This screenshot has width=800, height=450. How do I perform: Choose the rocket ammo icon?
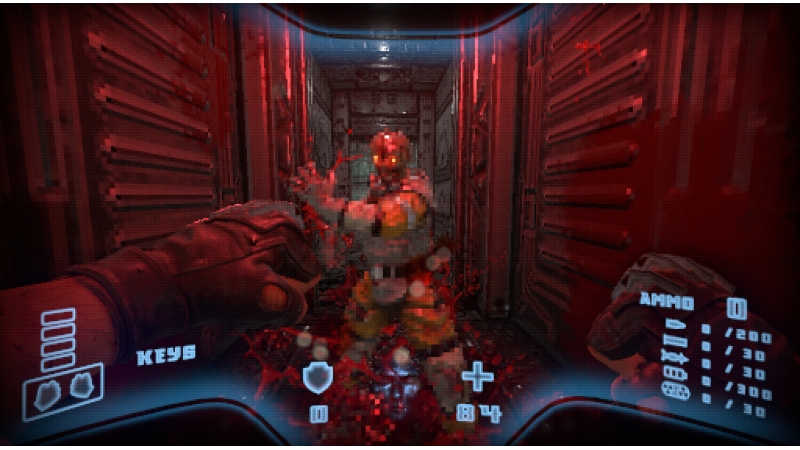(x=673, y=359)
